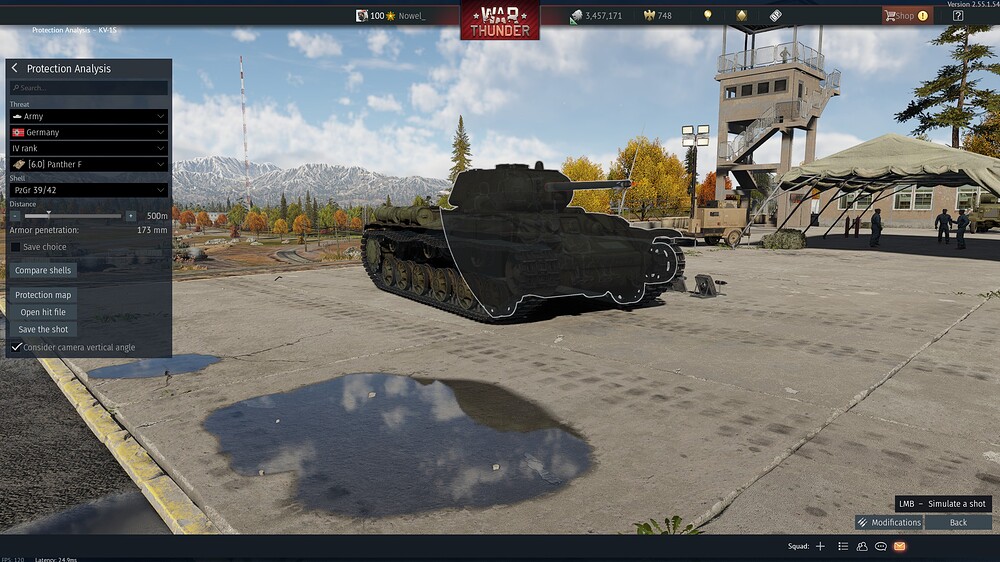The height and width of the screenshot is (562, 1000).
Task: Tick the Save choice checkbox
Action: coord(16,247)
